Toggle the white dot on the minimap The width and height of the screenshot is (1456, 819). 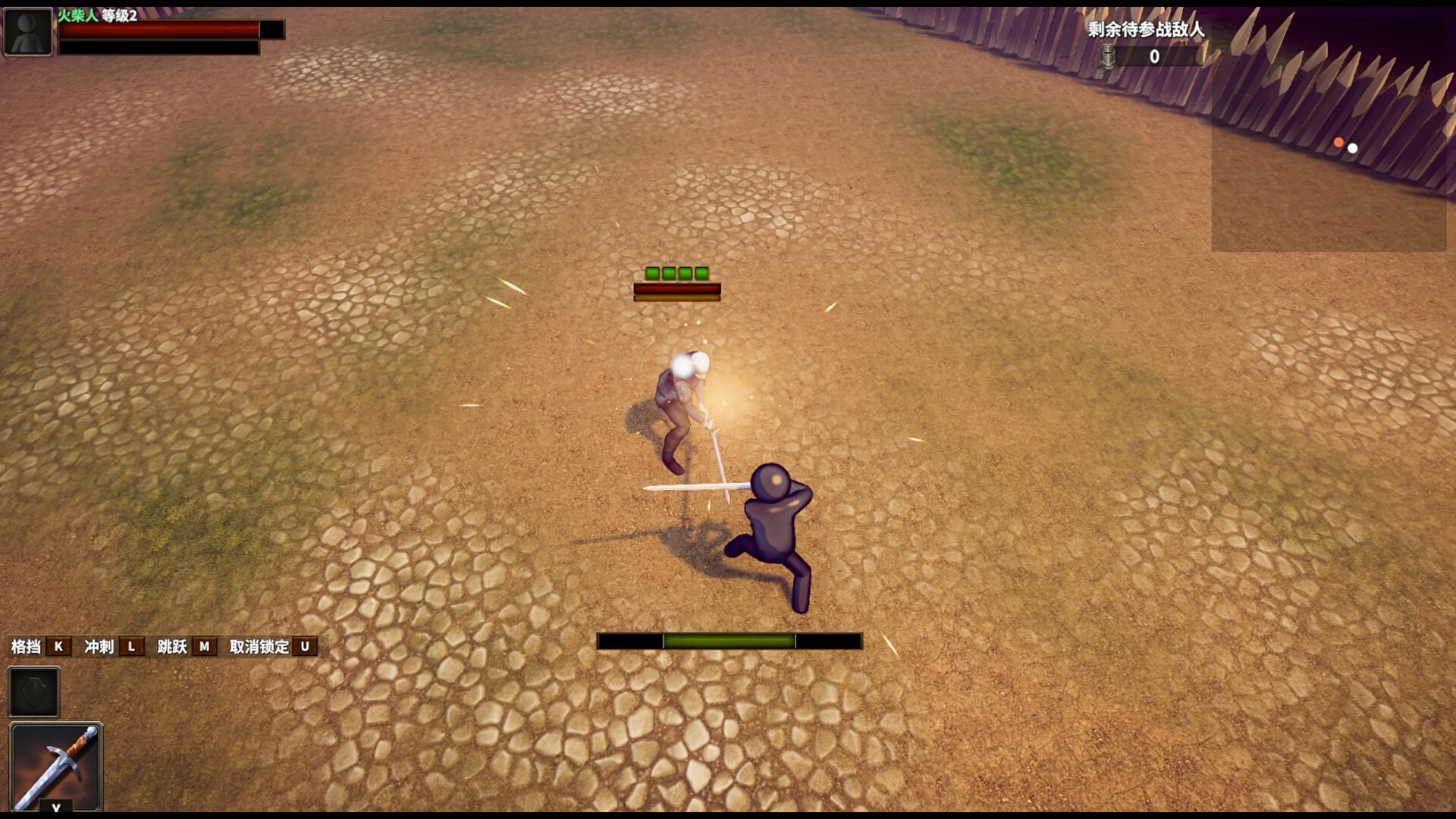click(1352, 149)
